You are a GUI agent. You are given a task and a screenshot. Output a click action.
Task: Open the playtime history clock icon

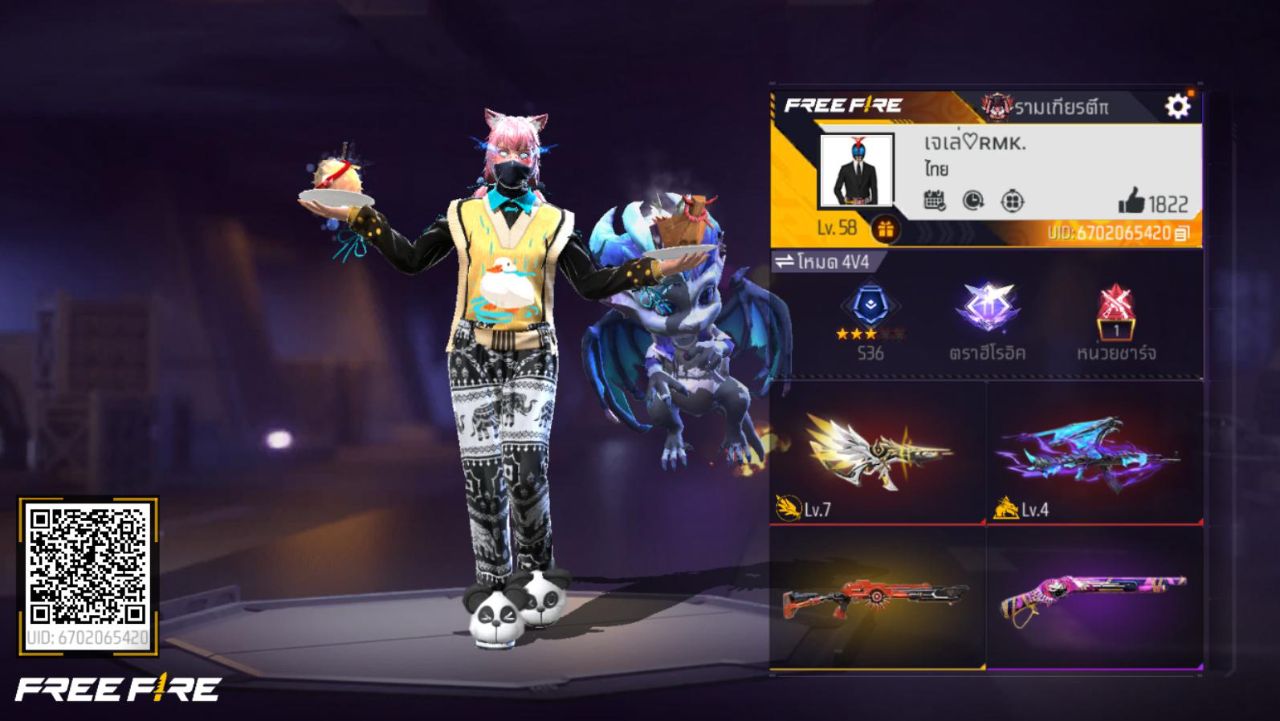point(971,201)
